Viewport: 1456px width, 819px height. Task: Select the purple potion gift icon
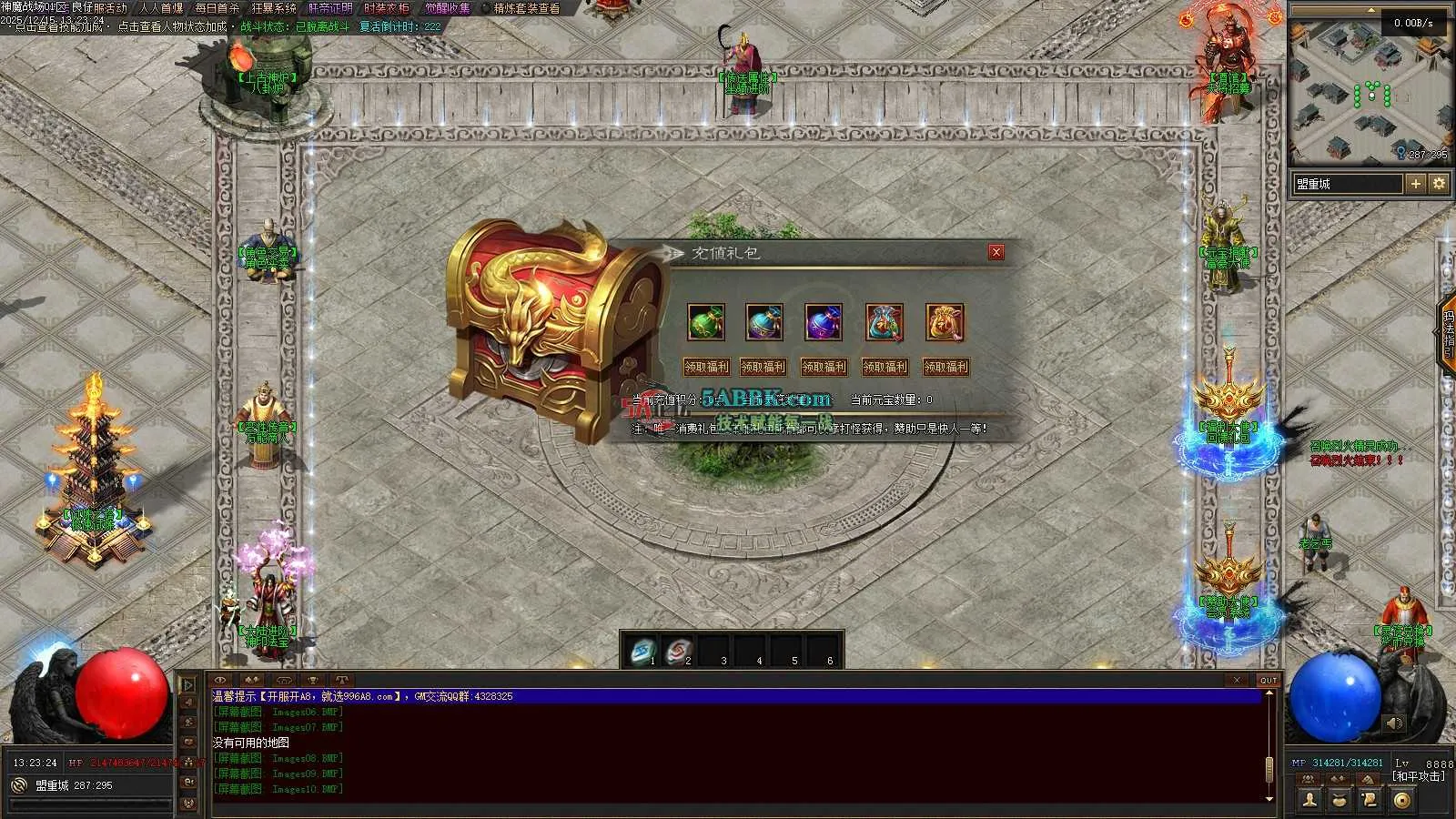tap(823, 323)
